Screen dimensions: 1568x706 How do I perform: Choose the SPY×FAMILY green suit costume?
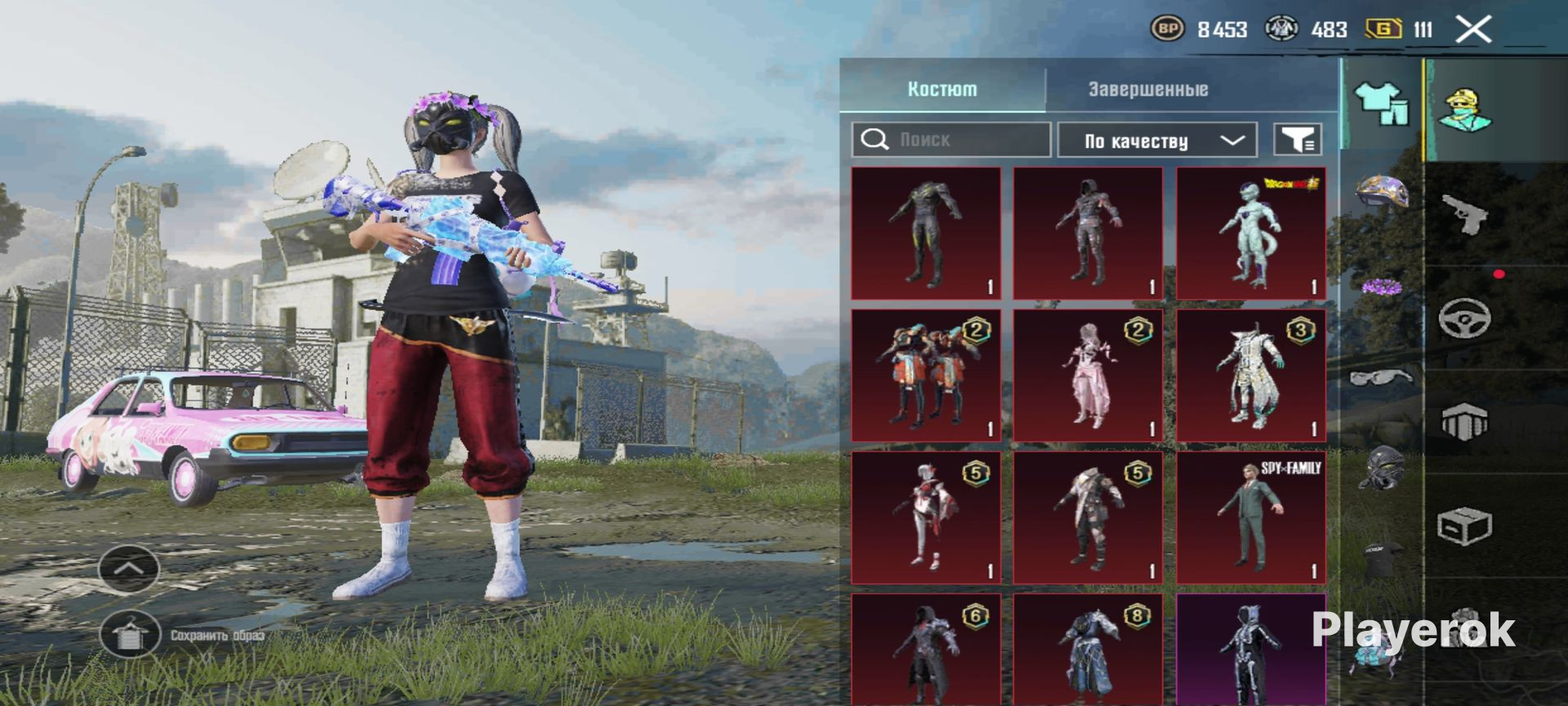[x=1250, y=517]
